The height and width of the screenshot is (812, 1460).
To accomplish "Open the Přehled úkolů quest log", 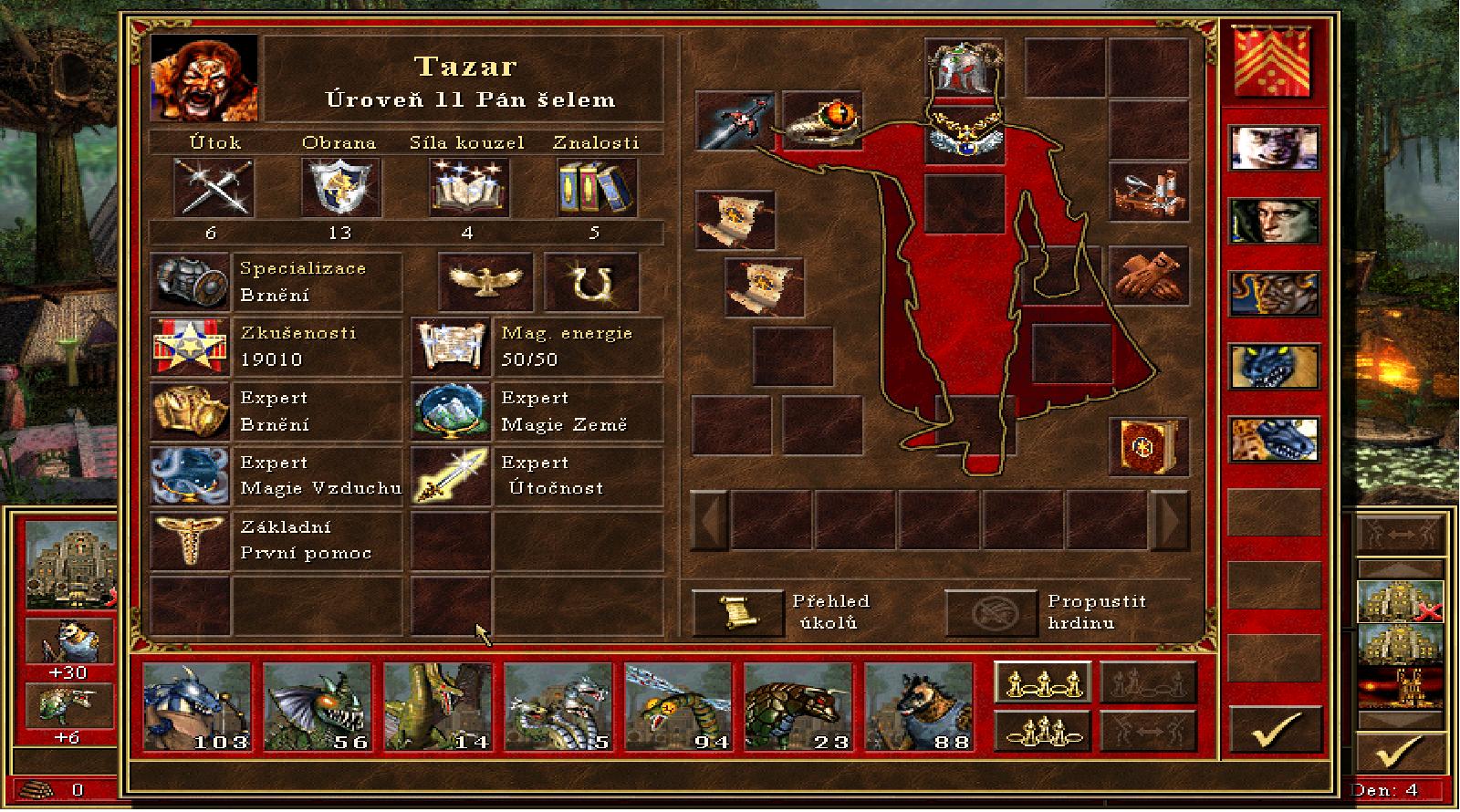I will [x=736, y=612].
